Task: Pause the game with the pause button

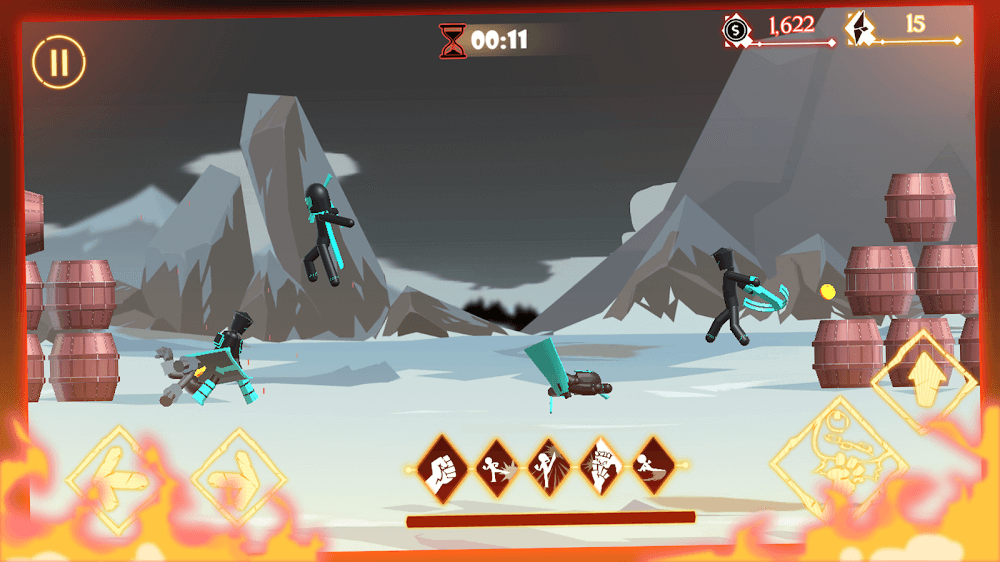Action: (58, 61)
